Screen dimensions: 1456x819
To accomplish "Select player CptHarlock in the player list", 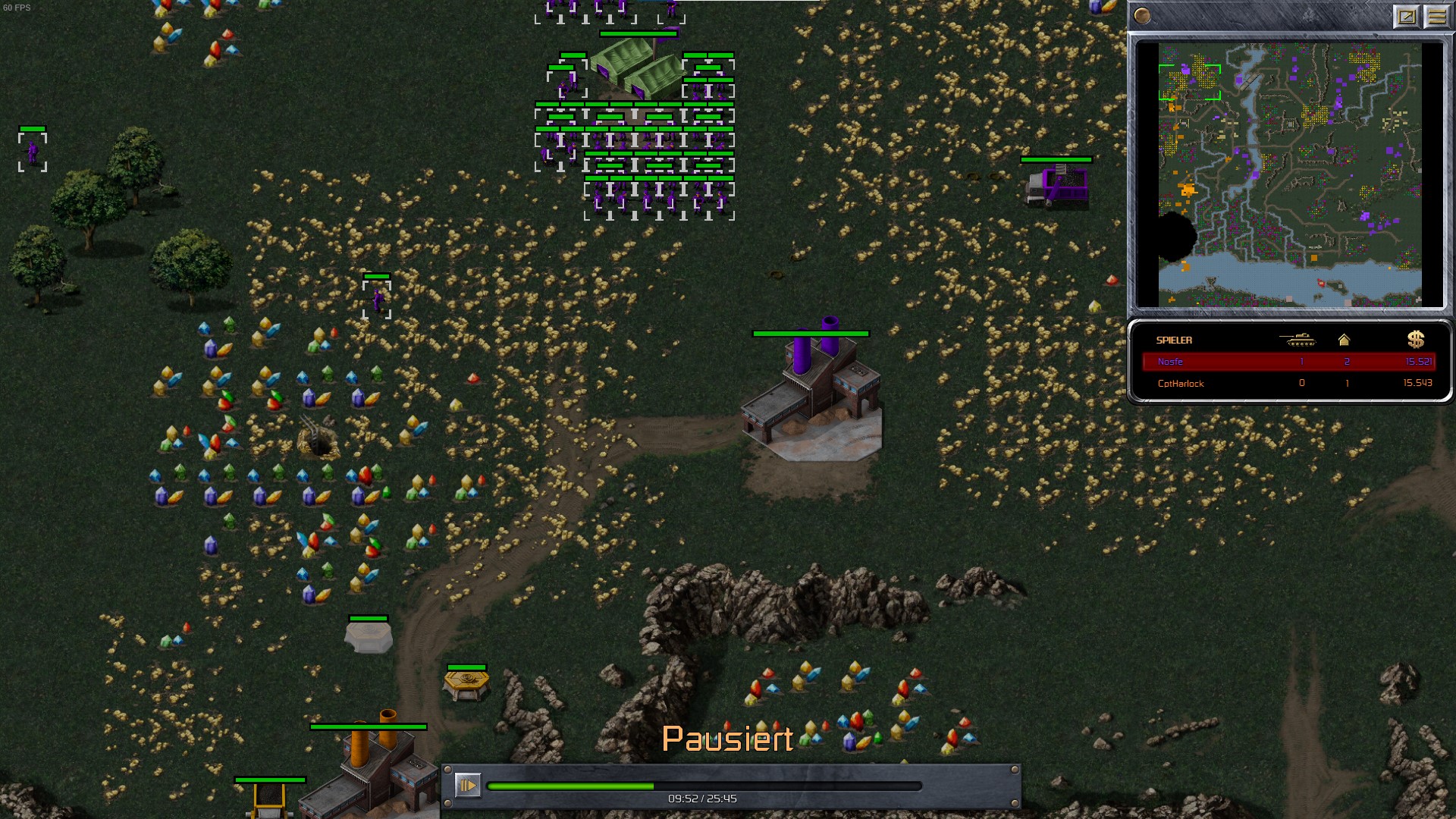I will 1181,384.
